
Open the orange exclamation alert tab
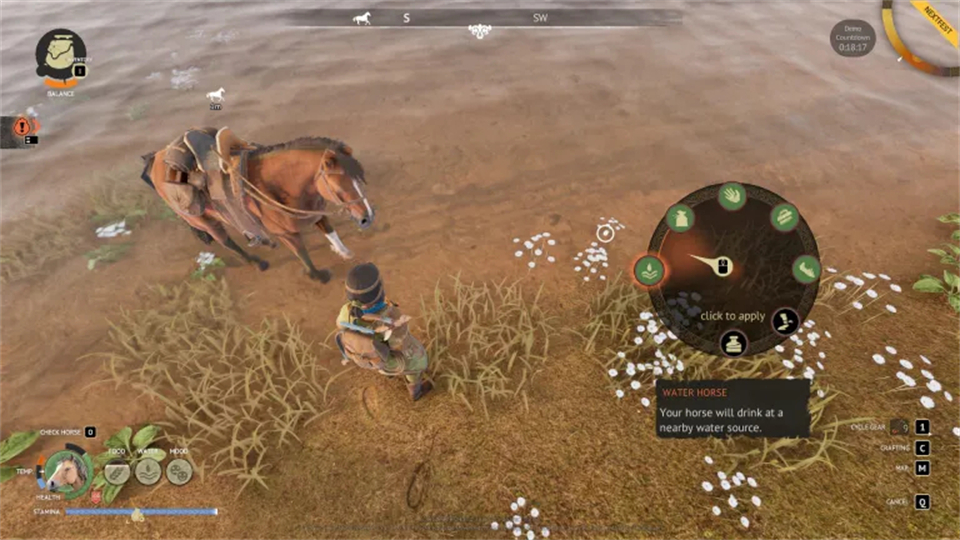(22, 127)
